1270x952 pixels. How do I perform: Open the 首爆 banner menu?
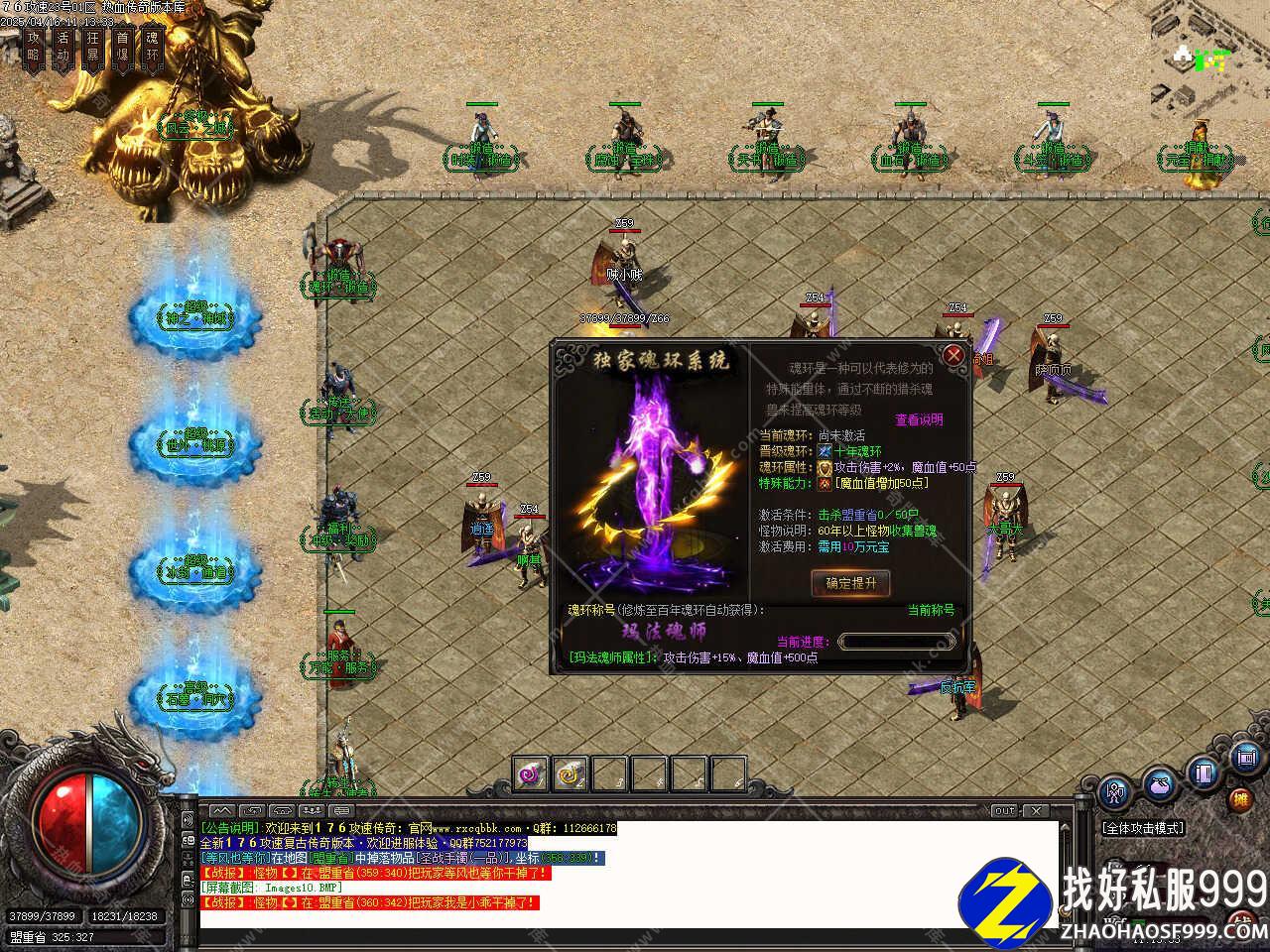(122, 48)
